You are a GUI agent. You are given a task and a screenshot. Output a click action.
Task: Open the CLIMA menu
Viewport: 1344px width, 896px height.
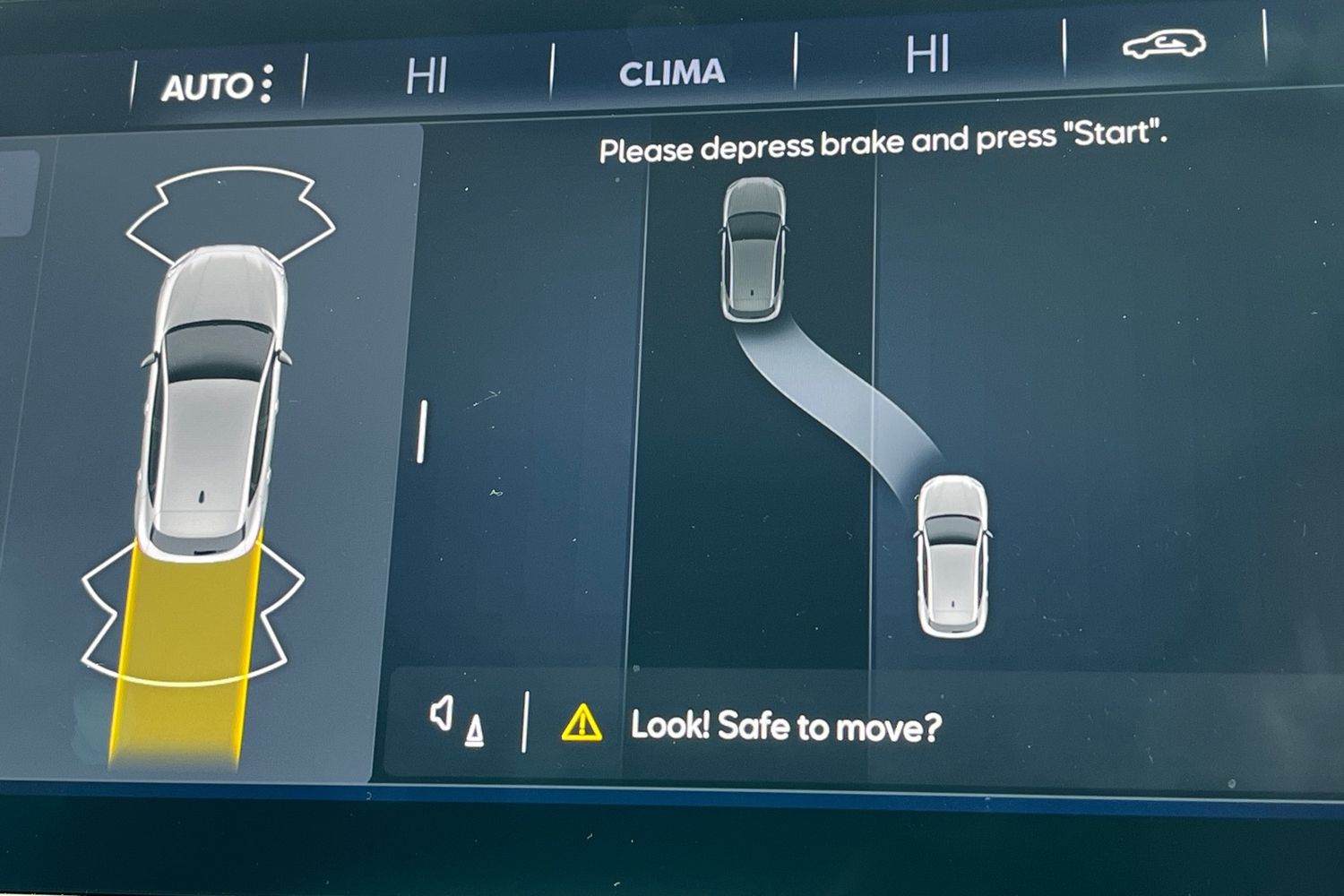[672, 73]
